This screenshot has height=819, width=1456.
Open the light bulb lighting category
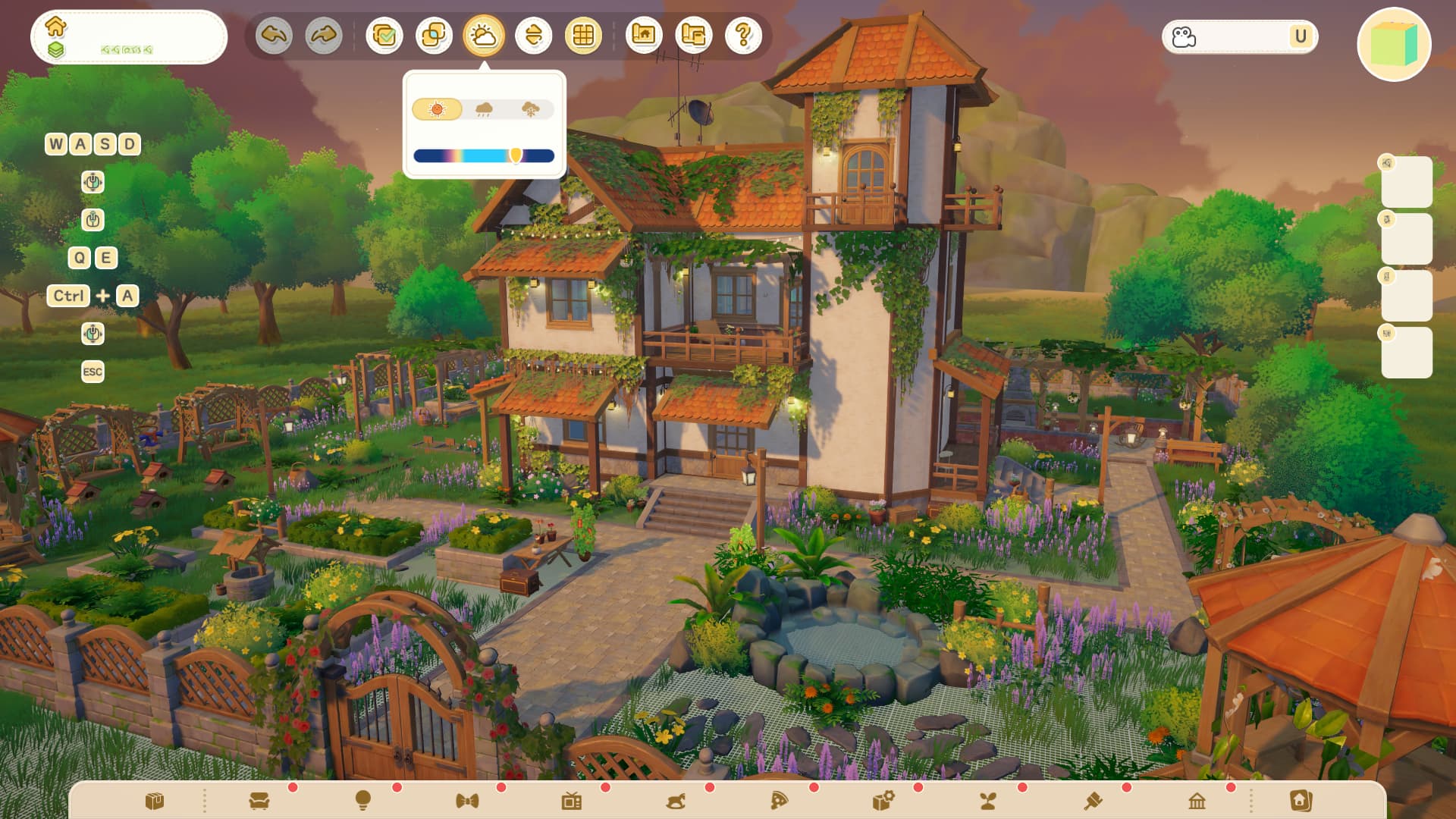pos(363,801)
